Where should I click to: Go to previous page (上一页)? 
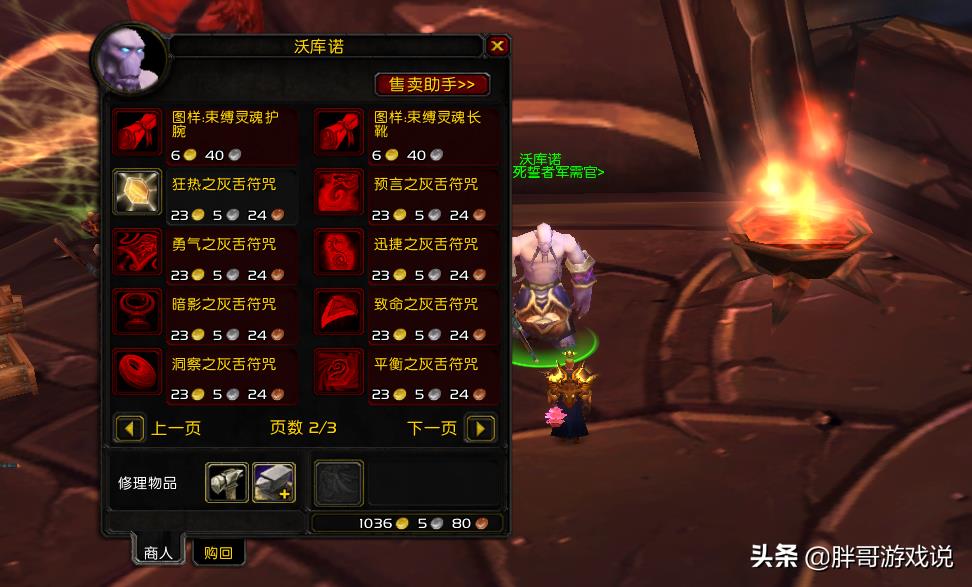pyautogui.click(x=131, y=429)
